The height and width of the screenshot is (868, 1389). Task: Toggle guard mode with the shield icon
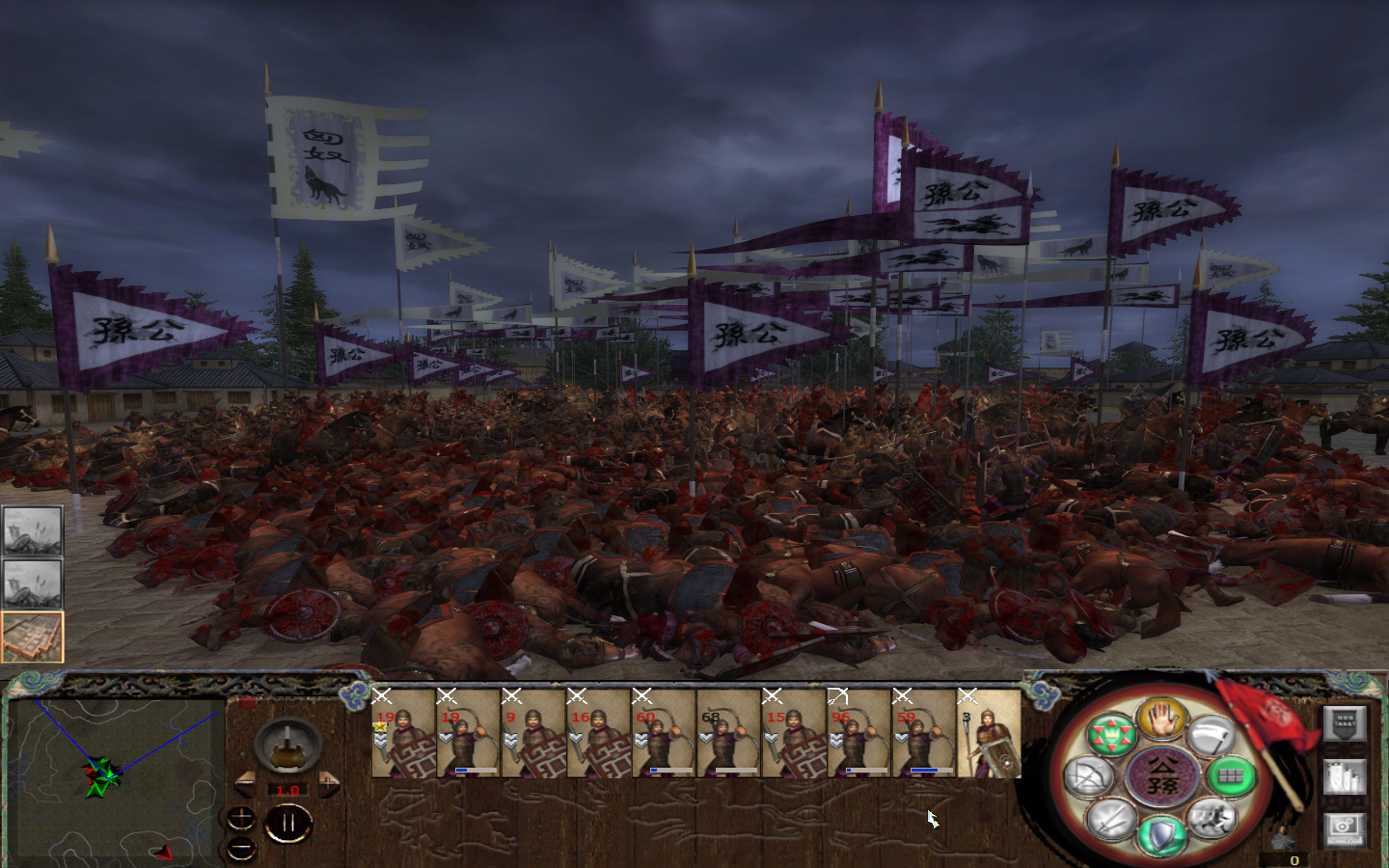(x=1160, y=835)
